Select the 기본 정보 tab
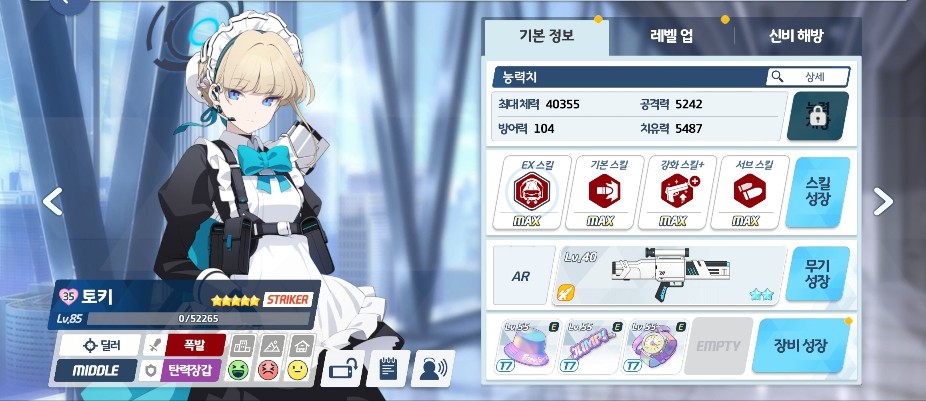The width and height of the screenshot is (926, 401). (x=545, y=36)
